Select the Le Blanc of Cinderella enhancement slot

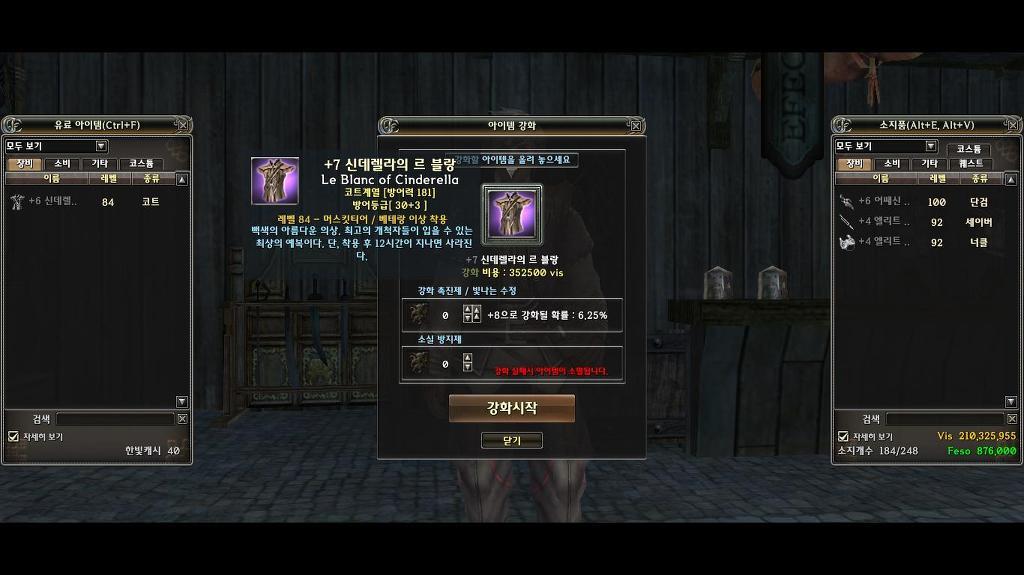tap(511, 214)
